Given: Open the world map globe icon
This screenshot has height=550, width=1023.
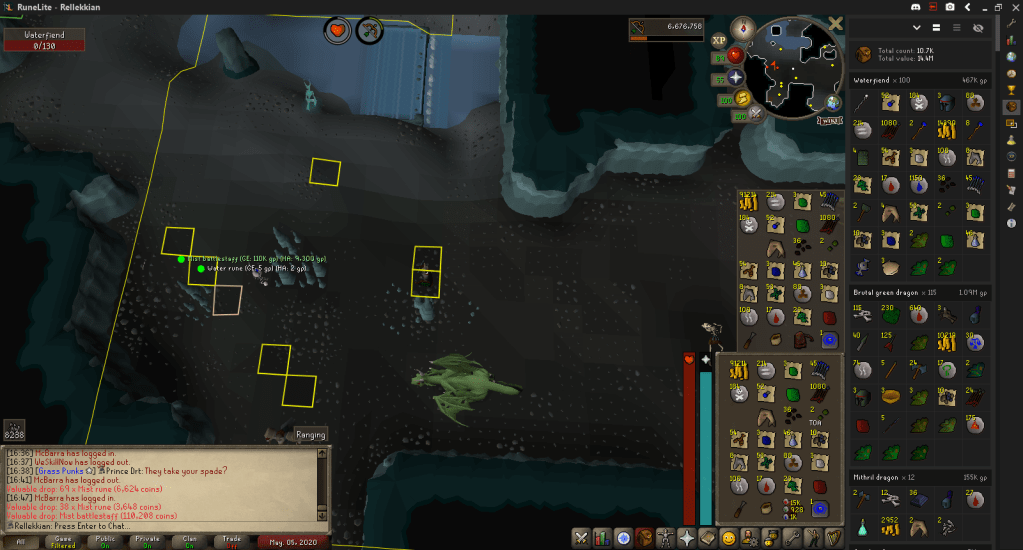Looking at the screenshot, I should (x=833, y=102).
